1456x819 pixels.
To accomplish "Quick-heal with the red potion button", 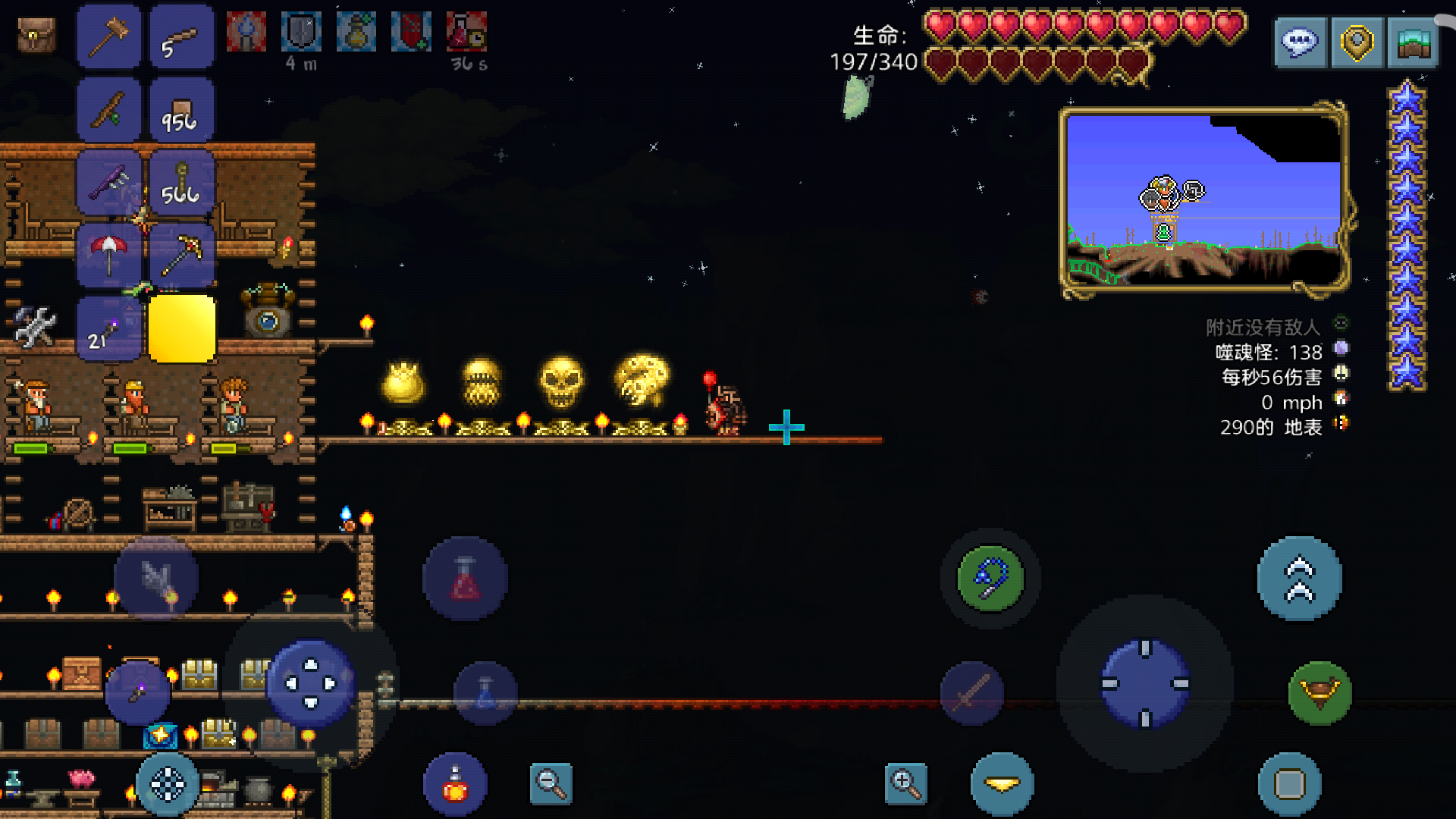I will (455, 785).
